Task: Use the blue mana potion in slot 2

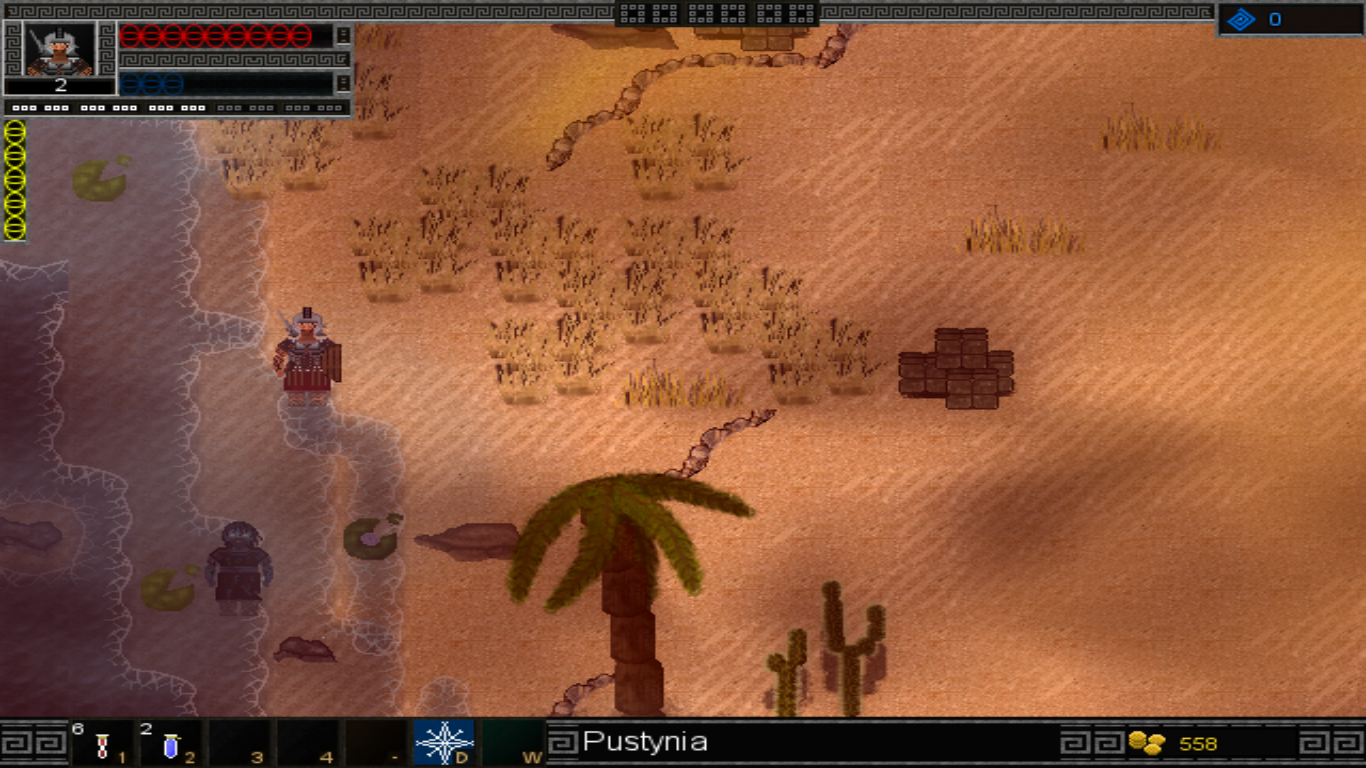Action: point(170,745)
